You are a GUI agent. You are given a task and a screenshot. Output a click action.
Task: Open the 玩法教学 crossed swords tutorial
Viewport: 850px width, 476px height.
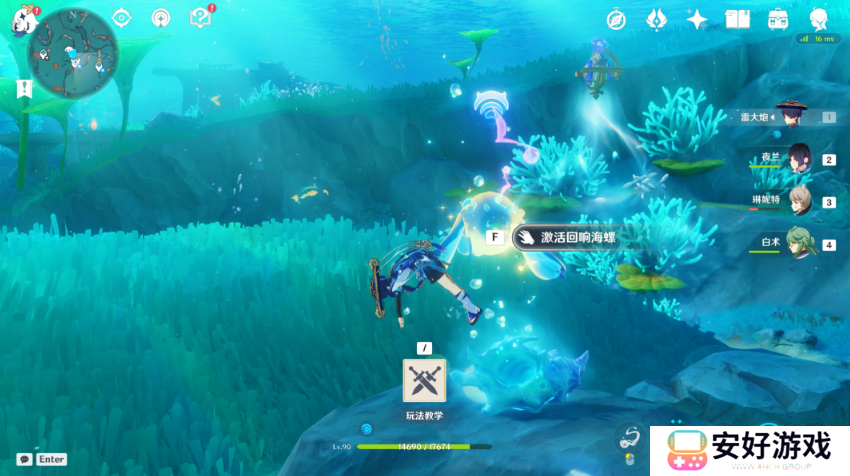[424, 380]
